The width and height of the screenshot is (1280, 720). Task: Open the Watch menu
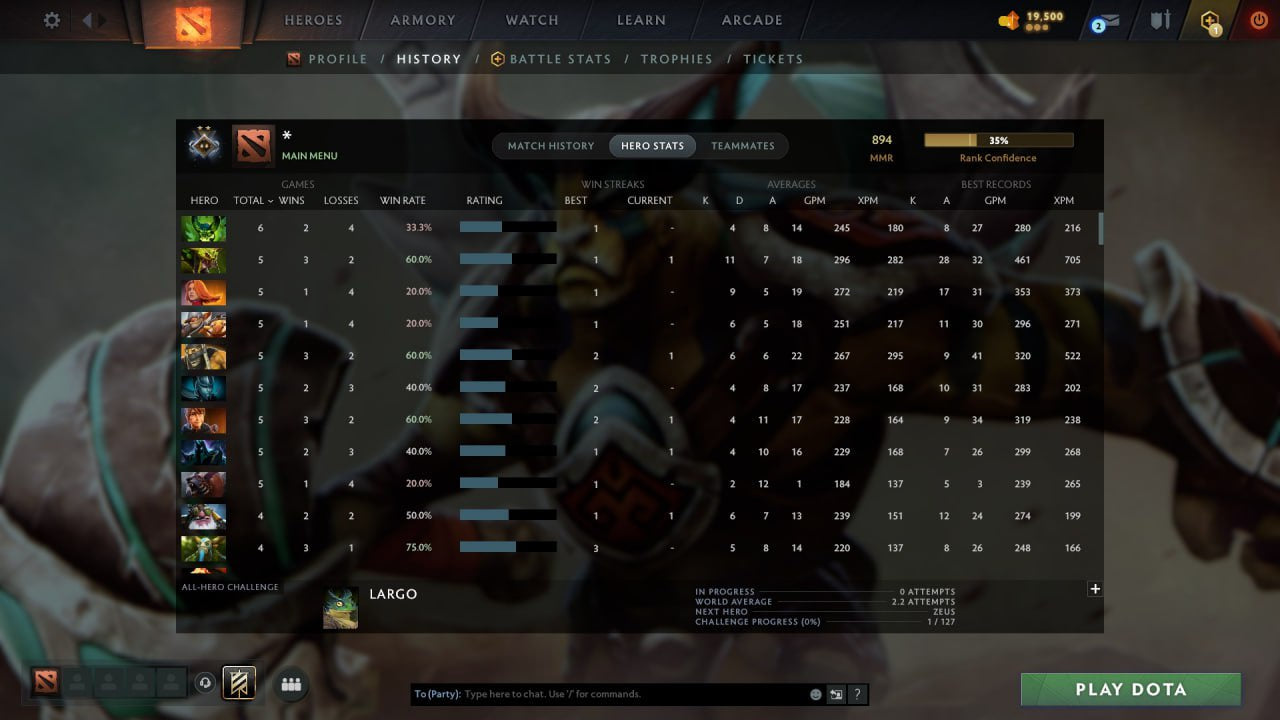[x=531, y=19]
